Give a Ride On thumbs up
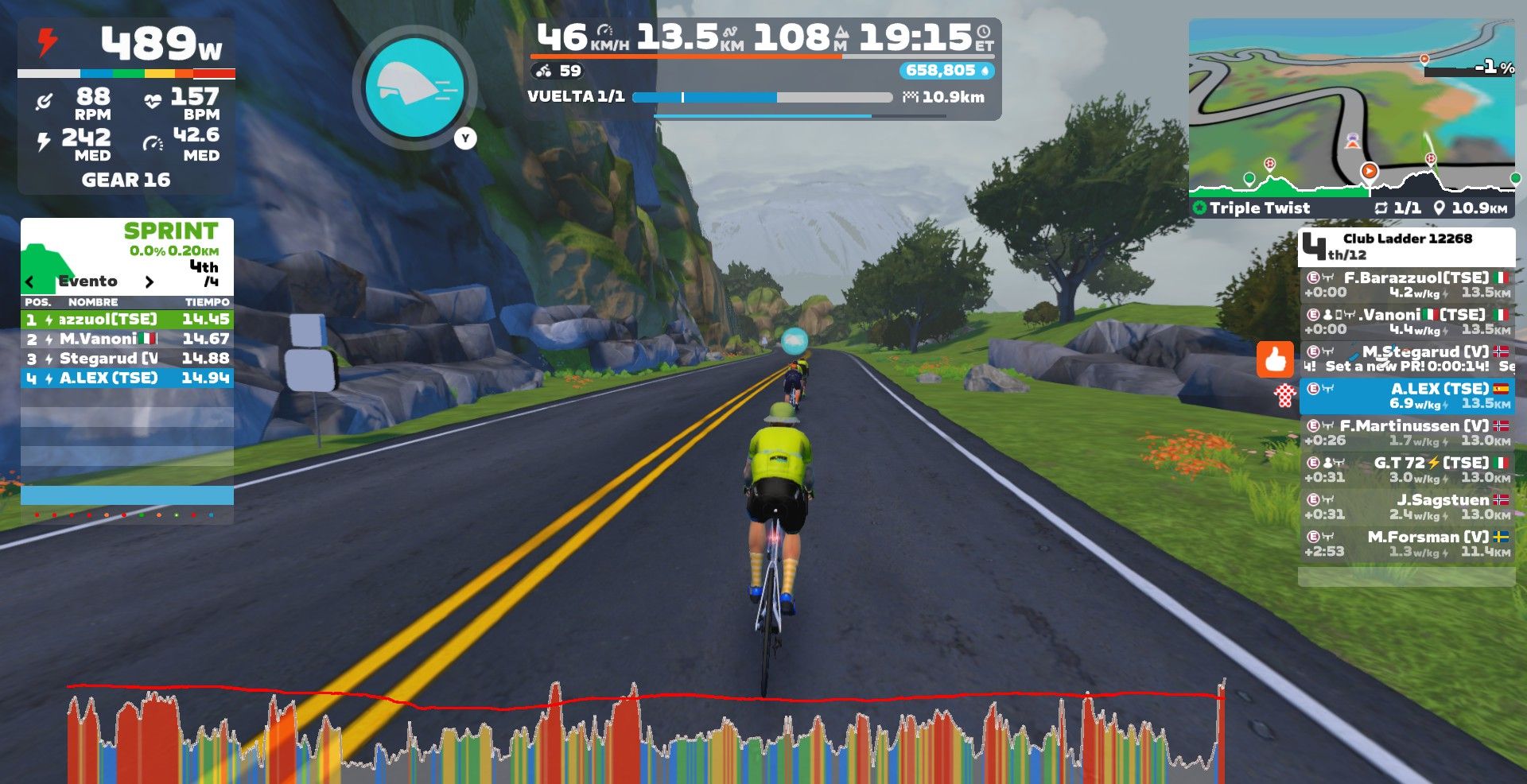 coord(1275,359)
